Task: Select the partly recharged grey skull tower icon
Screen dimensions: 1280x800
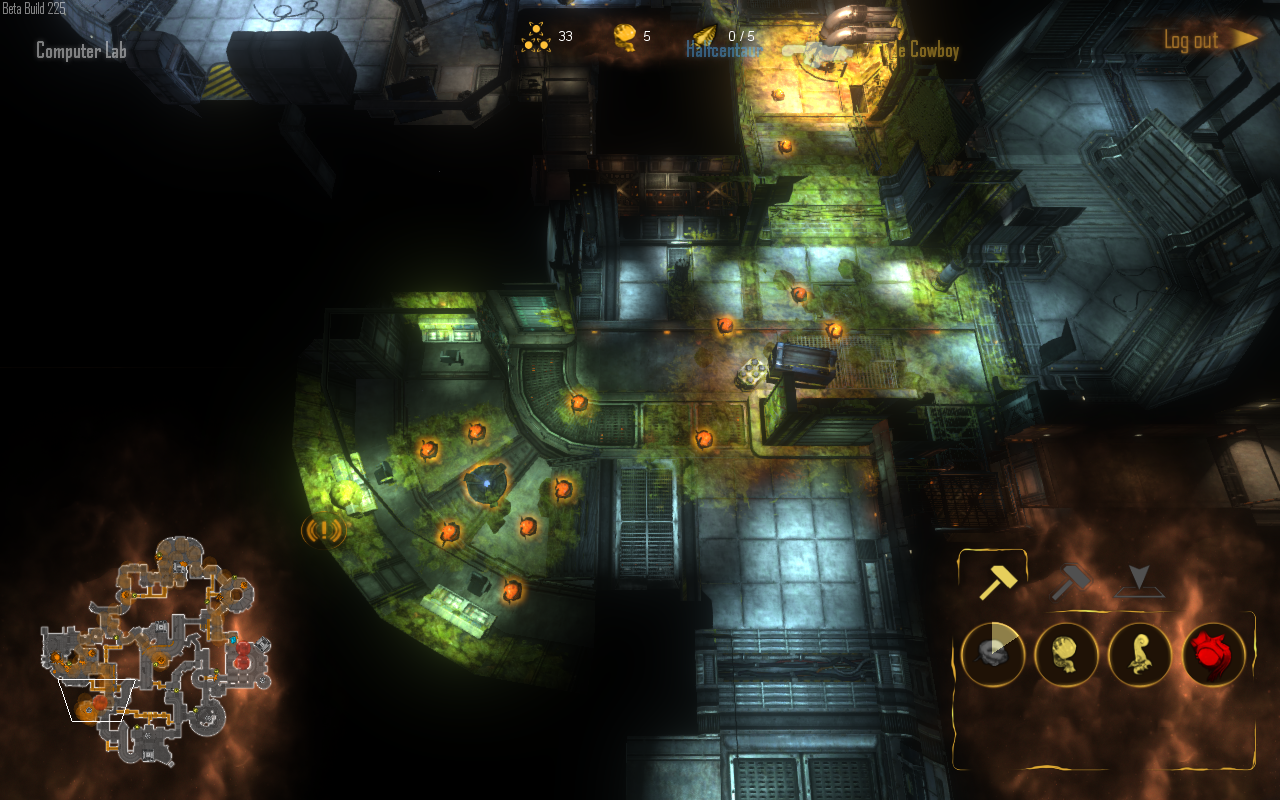Action: [993, 655]
